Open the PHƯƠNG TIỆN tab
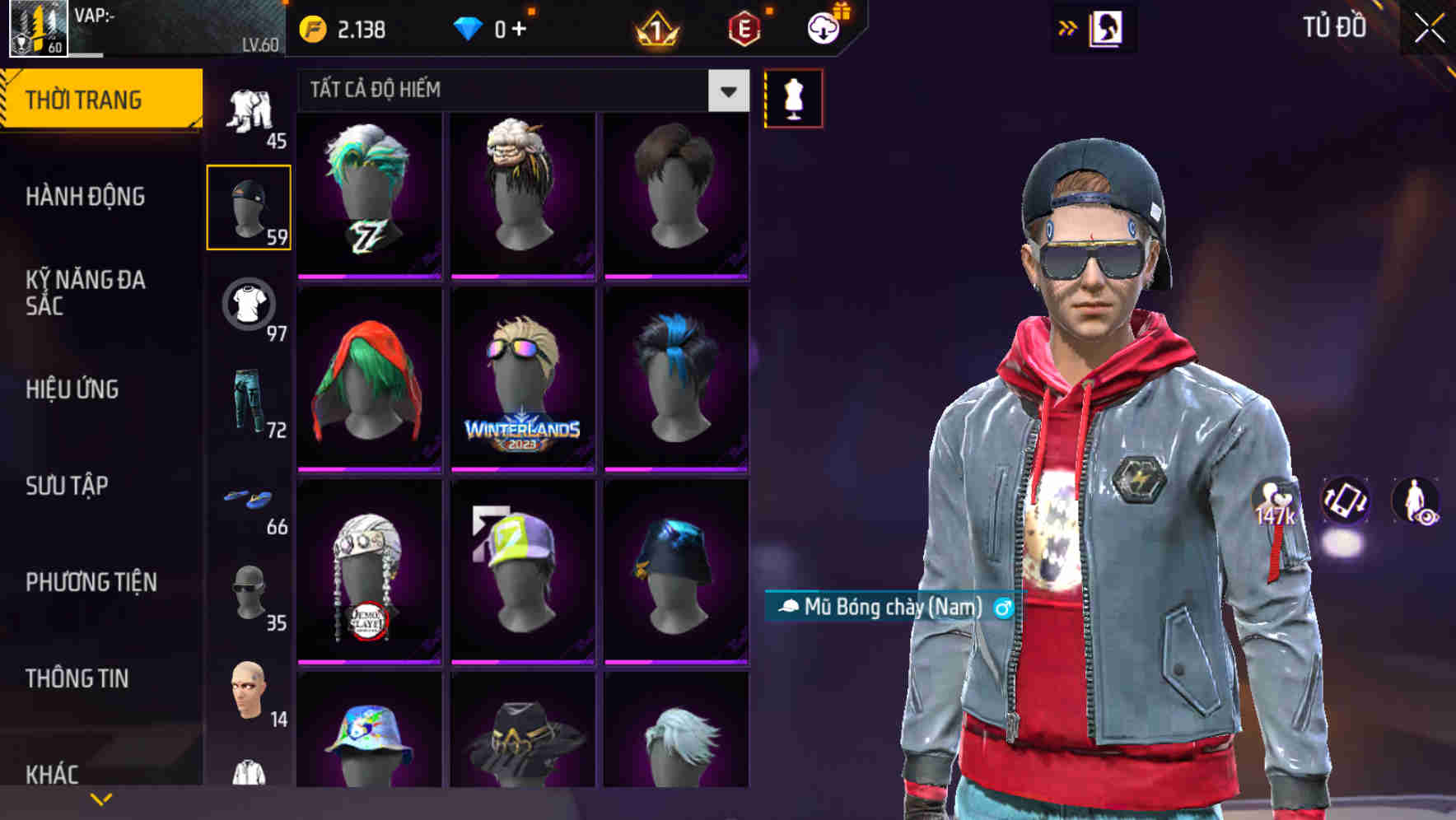Screen dimensions: 1456x820 pyautogui.click(x=91, y=581)
